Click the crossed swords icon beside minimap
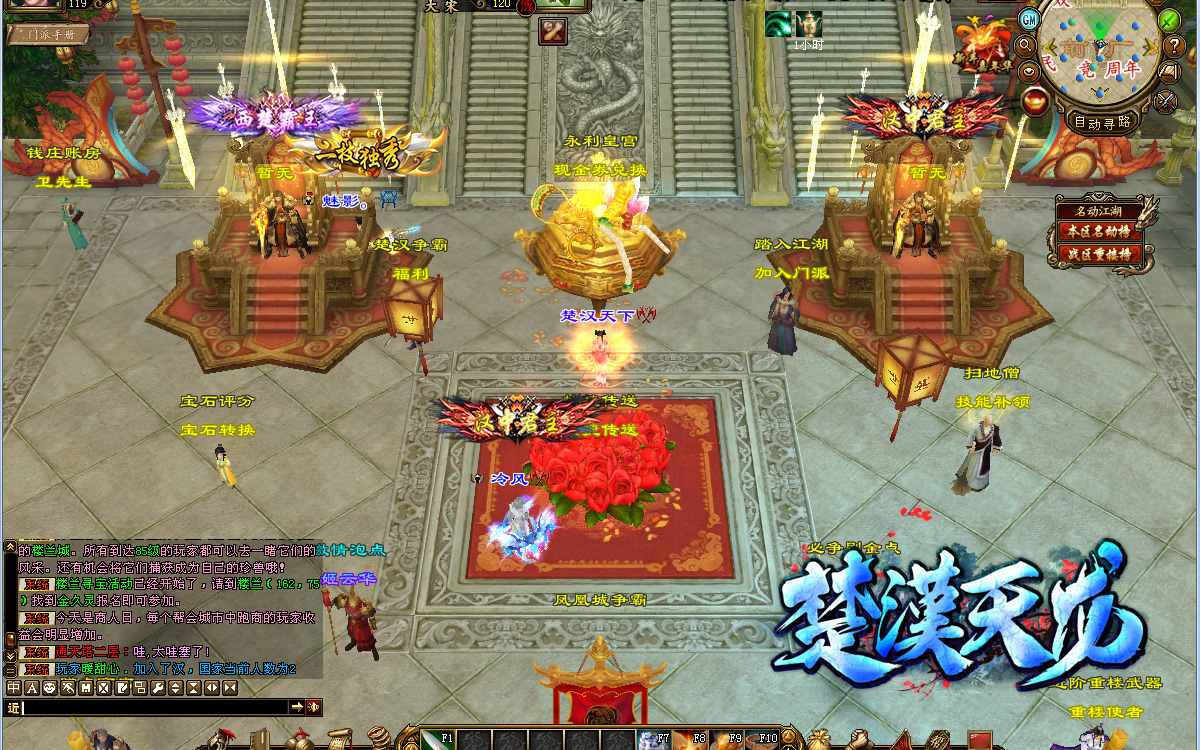This screenshot has width=1200, height=750. [1166, 100]
